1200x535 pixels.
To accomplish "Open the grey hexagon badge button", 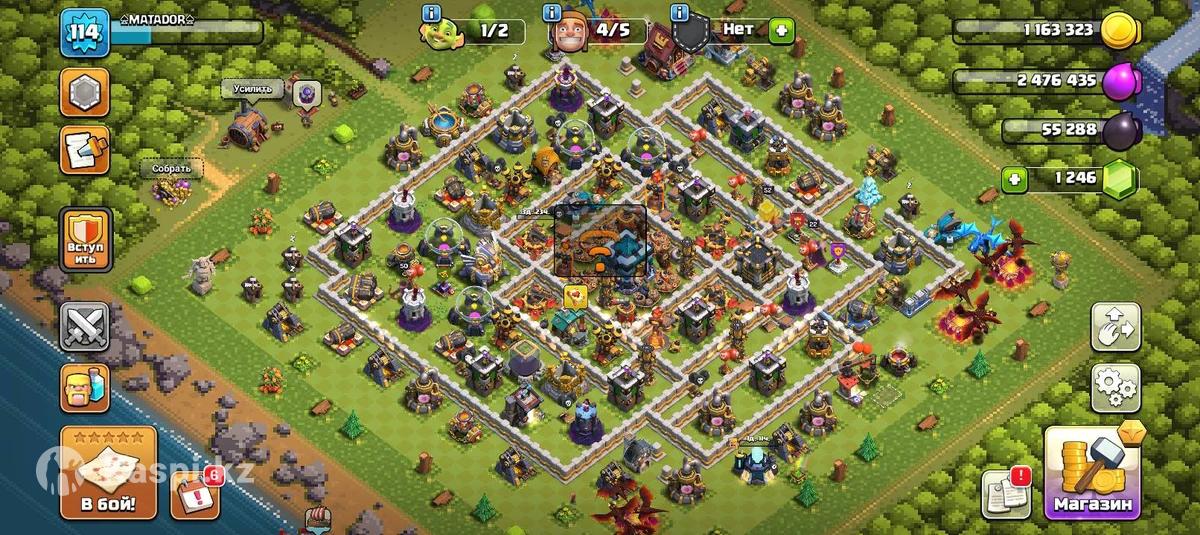I will pos(86,93).
